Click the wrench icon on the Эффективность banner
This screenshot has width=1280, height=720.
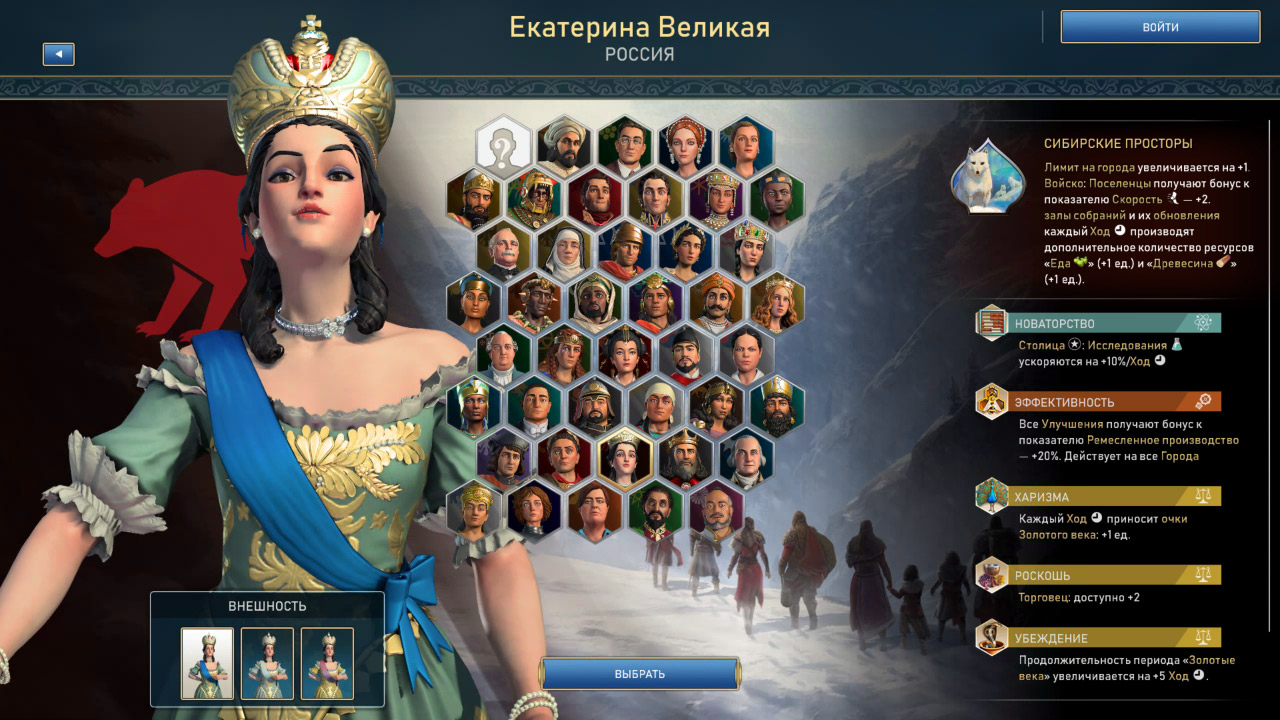(1204, 400)
